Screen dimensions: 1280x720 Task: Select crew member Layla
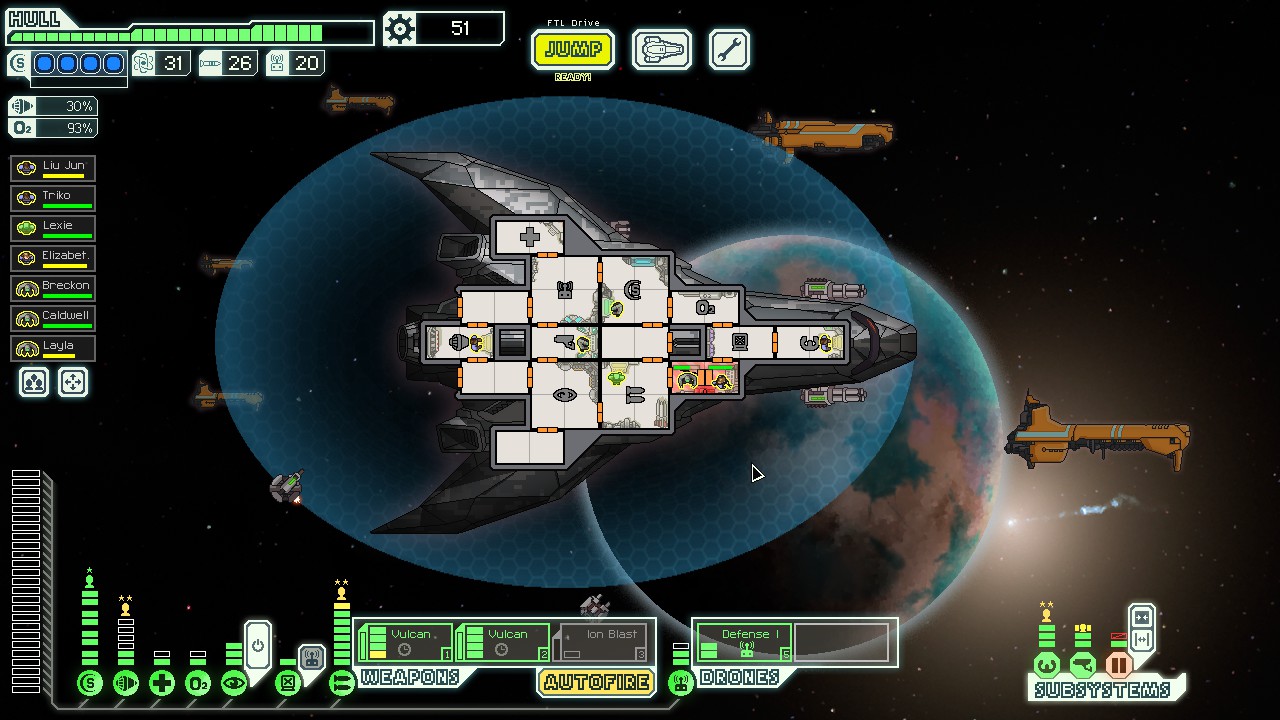(53, 348)
